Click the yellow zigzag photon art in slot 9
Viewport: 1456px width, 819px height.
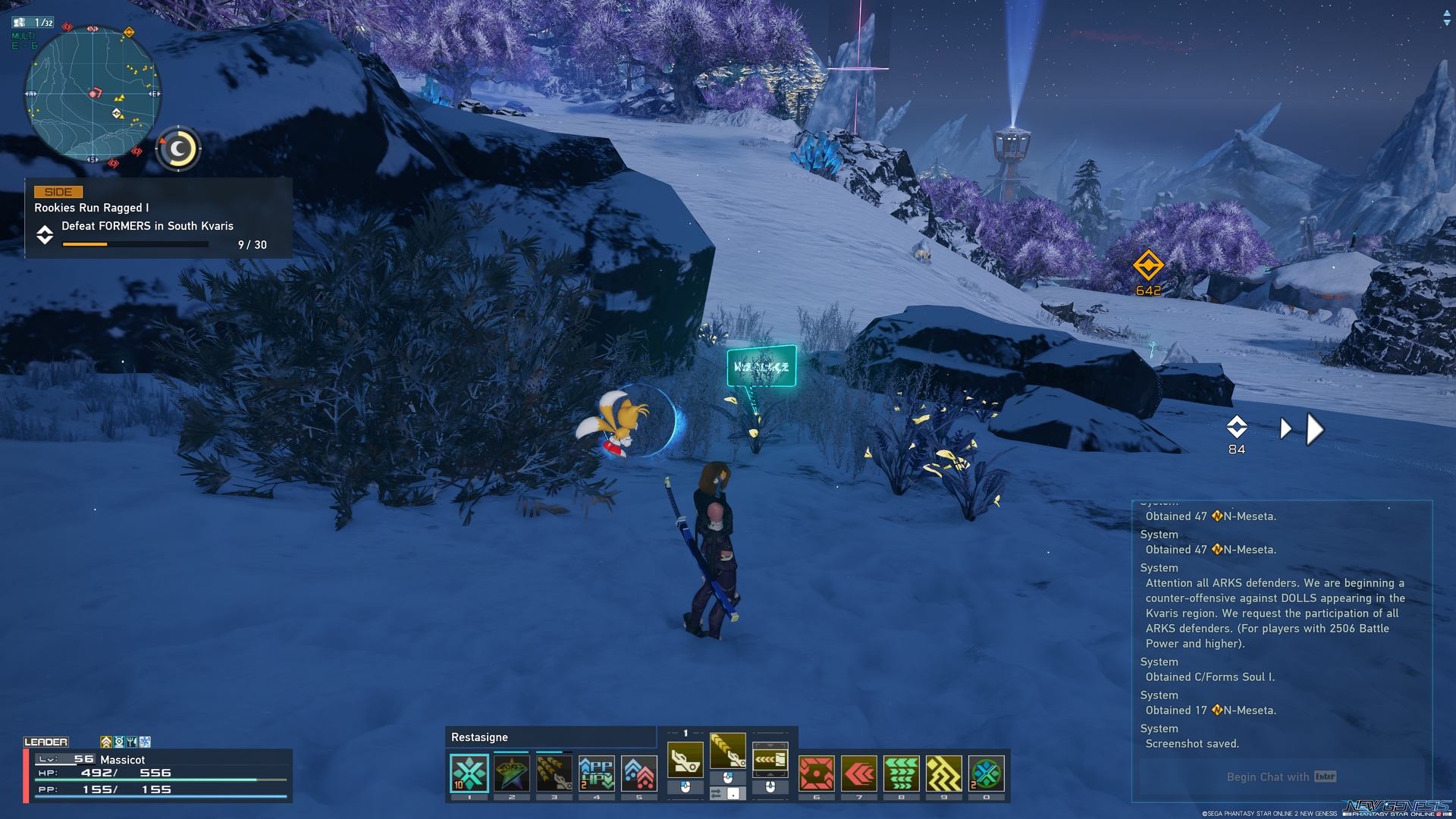click(x=943, y=775)
